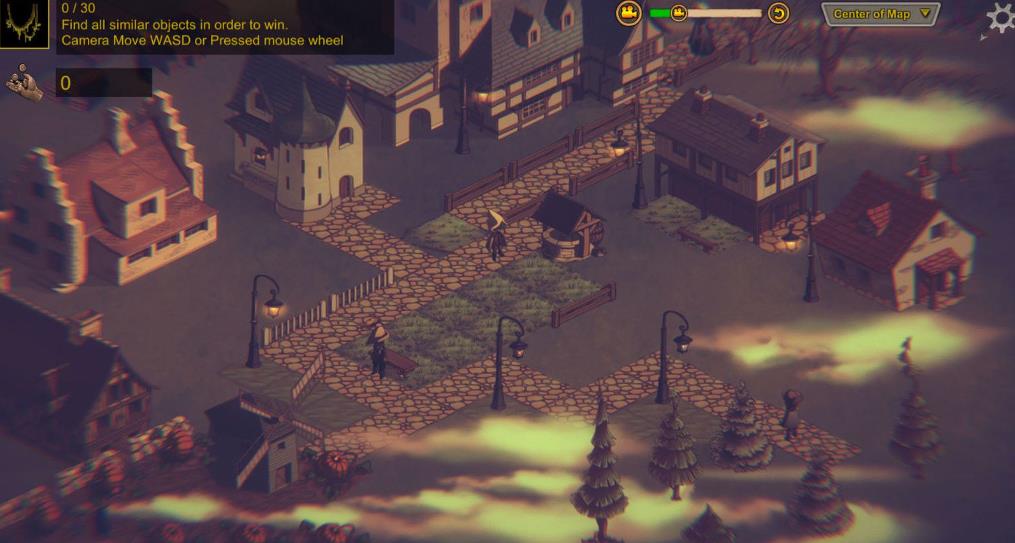Click the hand with coins icon
Image resolution: width=1015 pixels, height=543 pixels.
[x=25, y=82]
